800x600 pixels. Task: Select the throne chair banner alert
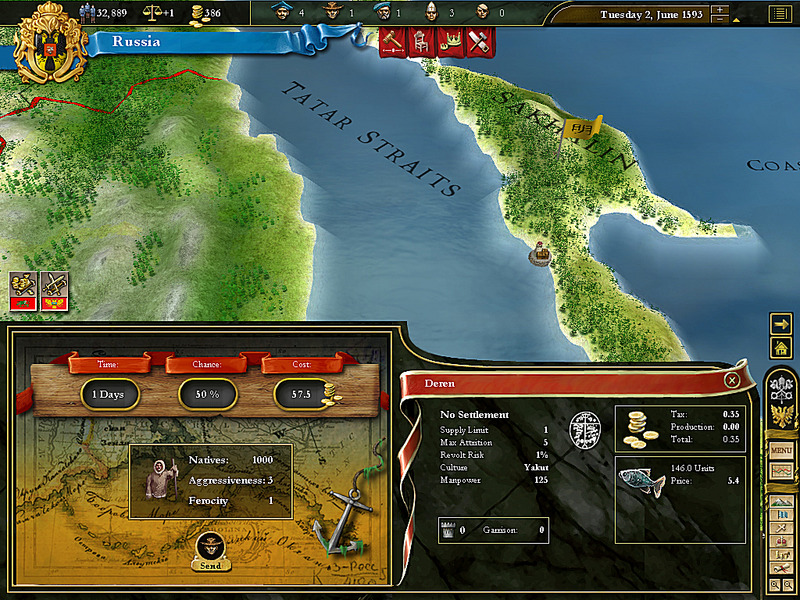click(x=420, y=42)
